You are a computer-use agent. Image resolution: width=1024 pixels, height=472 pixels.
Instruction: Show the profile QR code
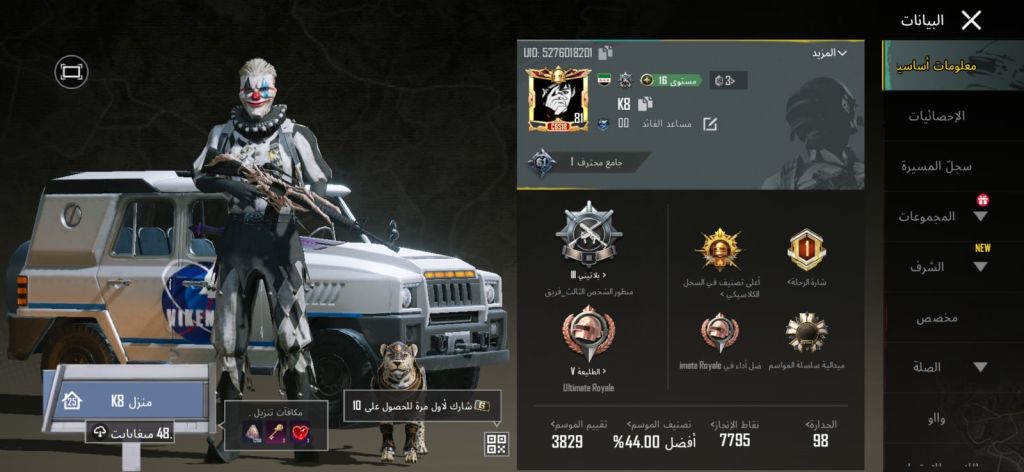(x=496, y=444)
